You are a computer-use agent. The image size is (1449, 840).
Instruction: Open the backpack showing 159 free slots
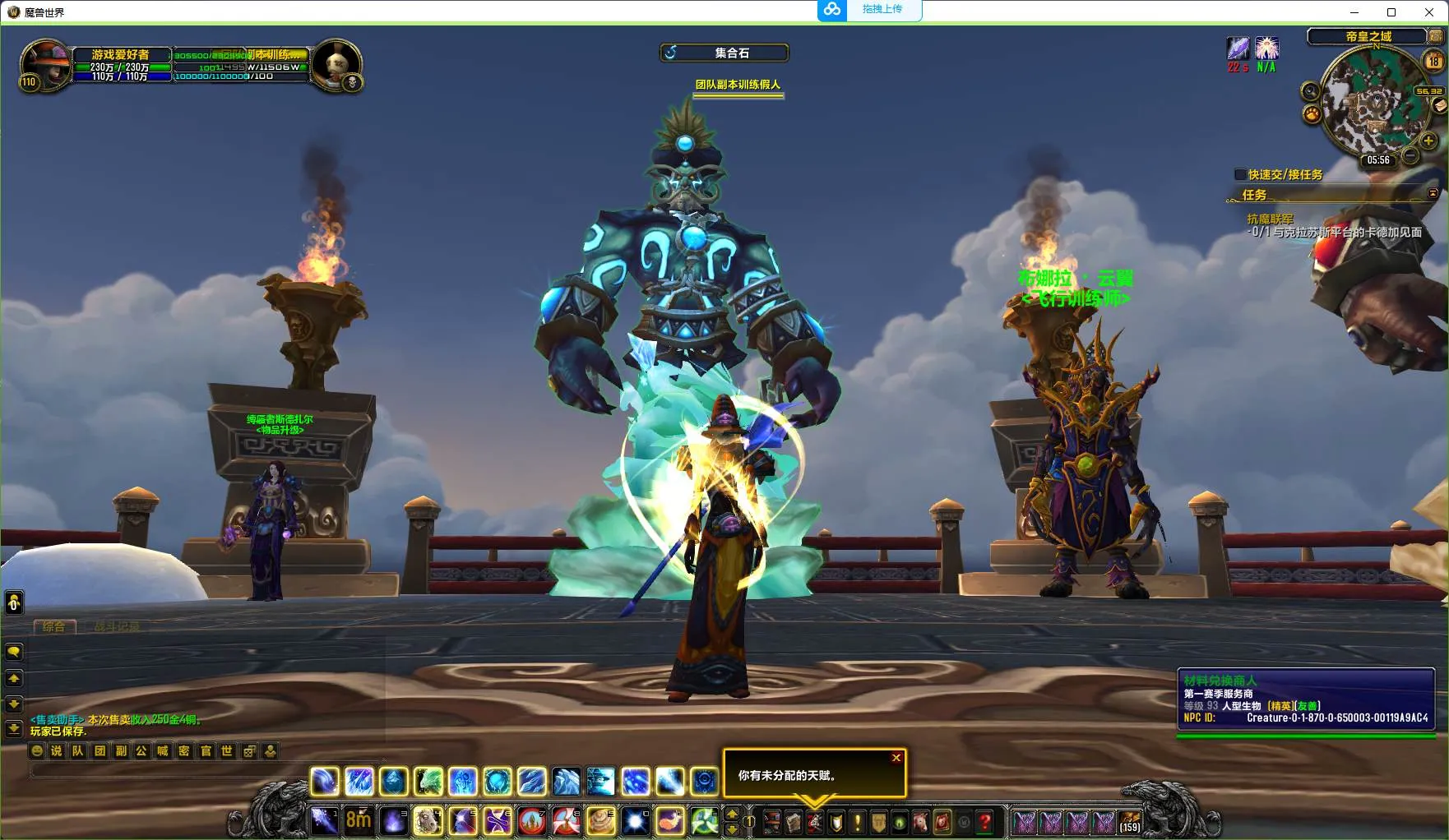click(x=1130, y=821)
